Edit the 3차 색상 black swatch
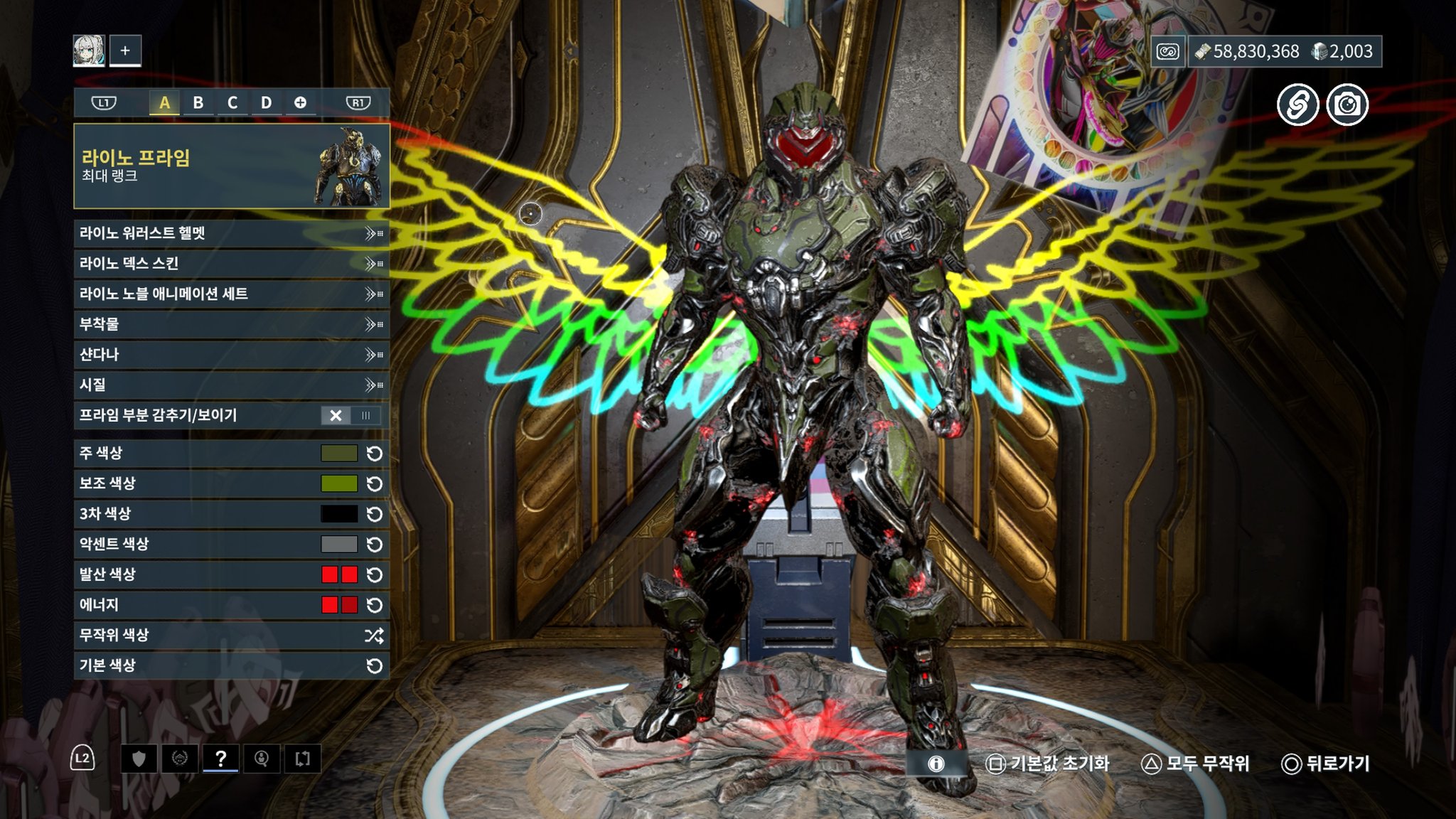This screenshot has width=1456, height=819. tap(339, 514)
